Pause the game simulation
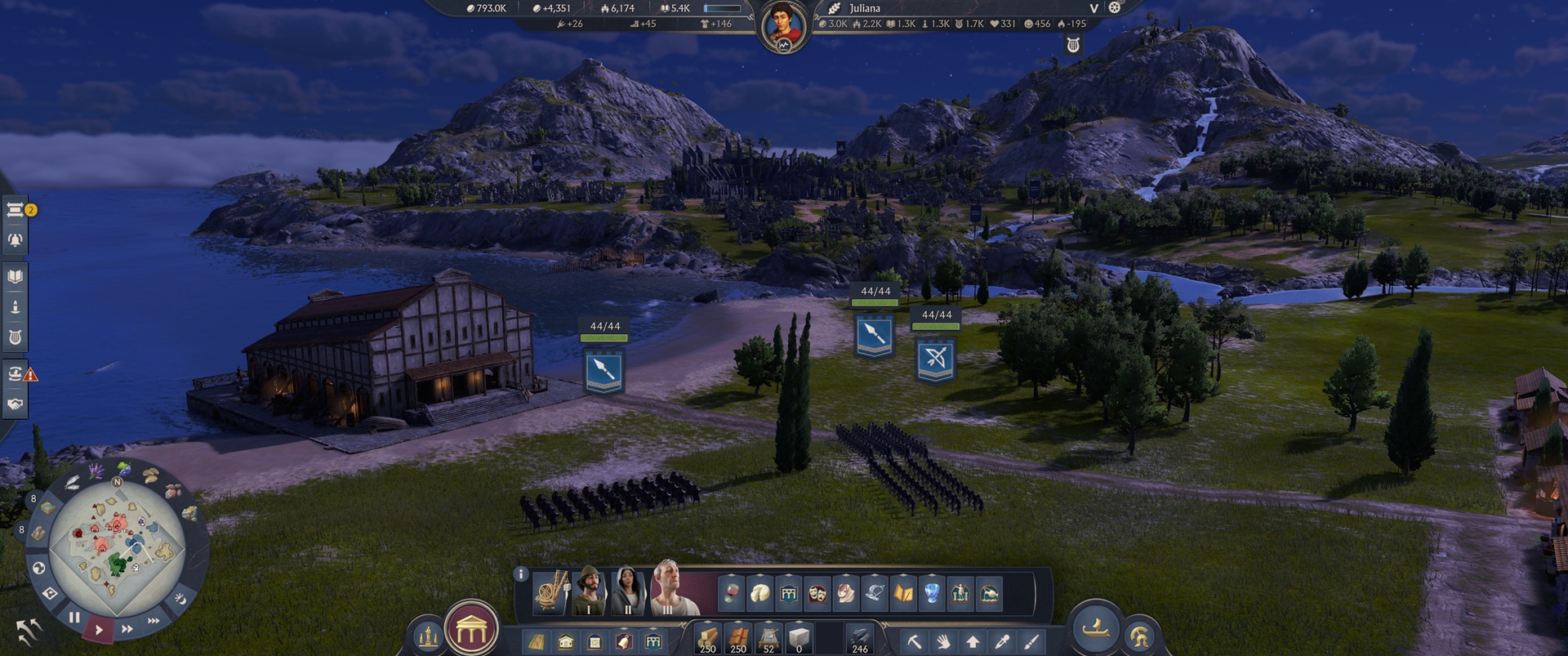 pos(74,618)
